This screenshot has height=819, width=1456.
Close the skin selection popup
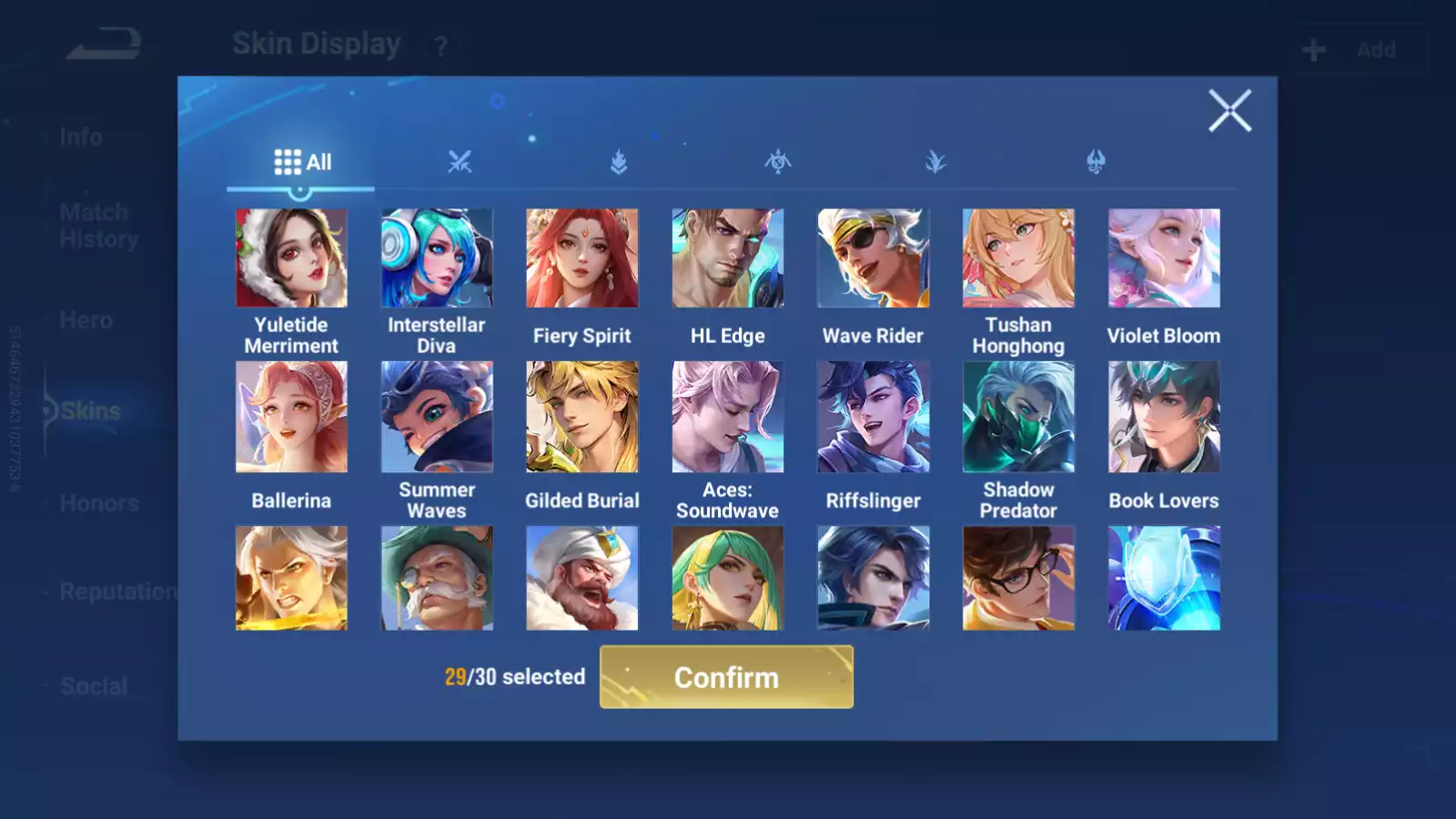pos(1229,111)
